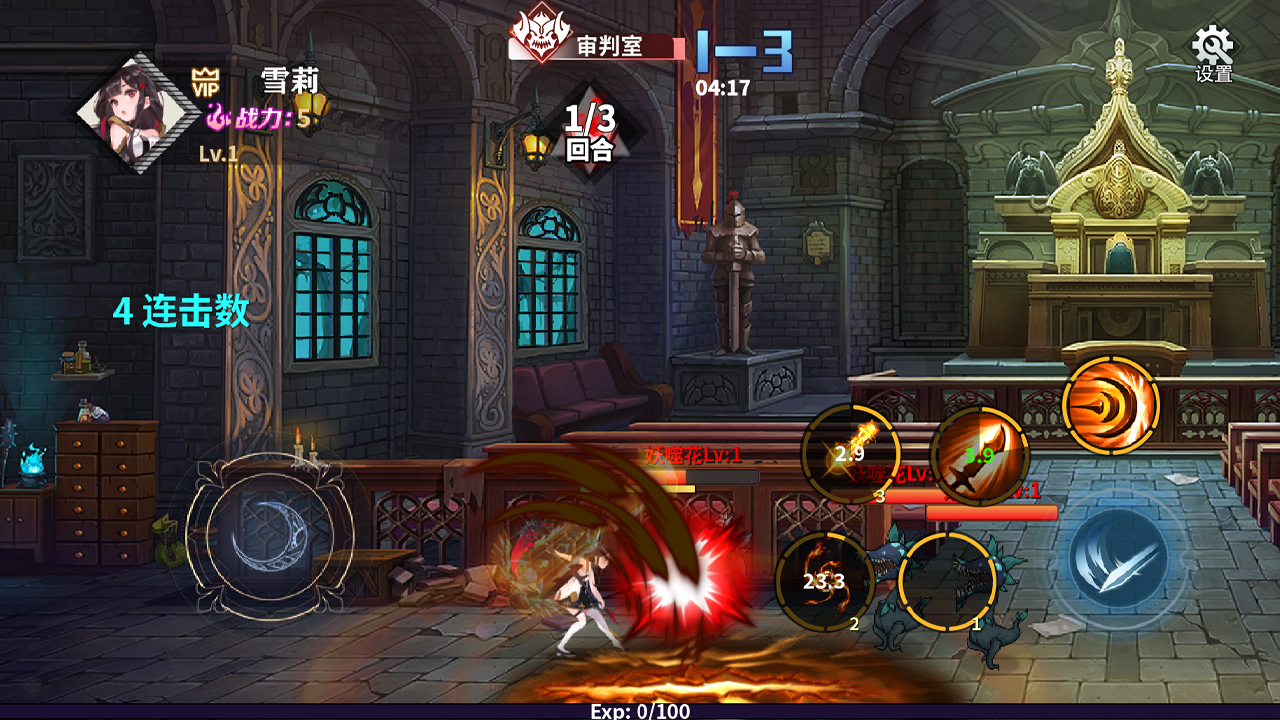The image size is (1280, 720).
Task: Activate the fiery swirl skill at top right
Action: click(1110, 405)
